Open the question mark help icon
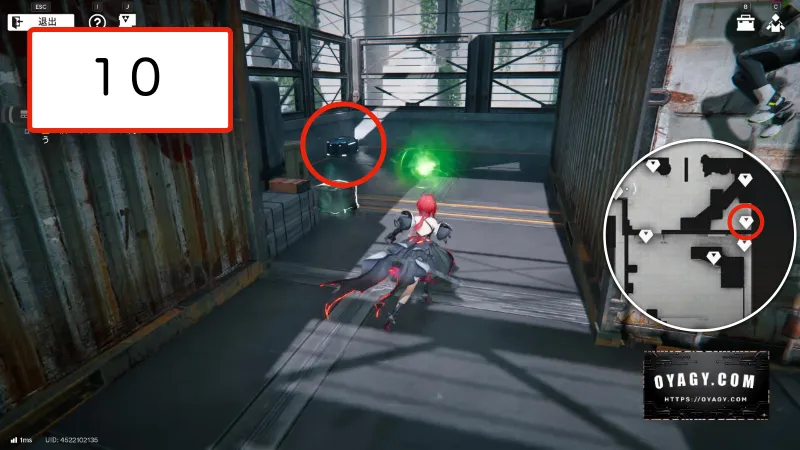This screenshot has width=800, height=450. [97, 22]
